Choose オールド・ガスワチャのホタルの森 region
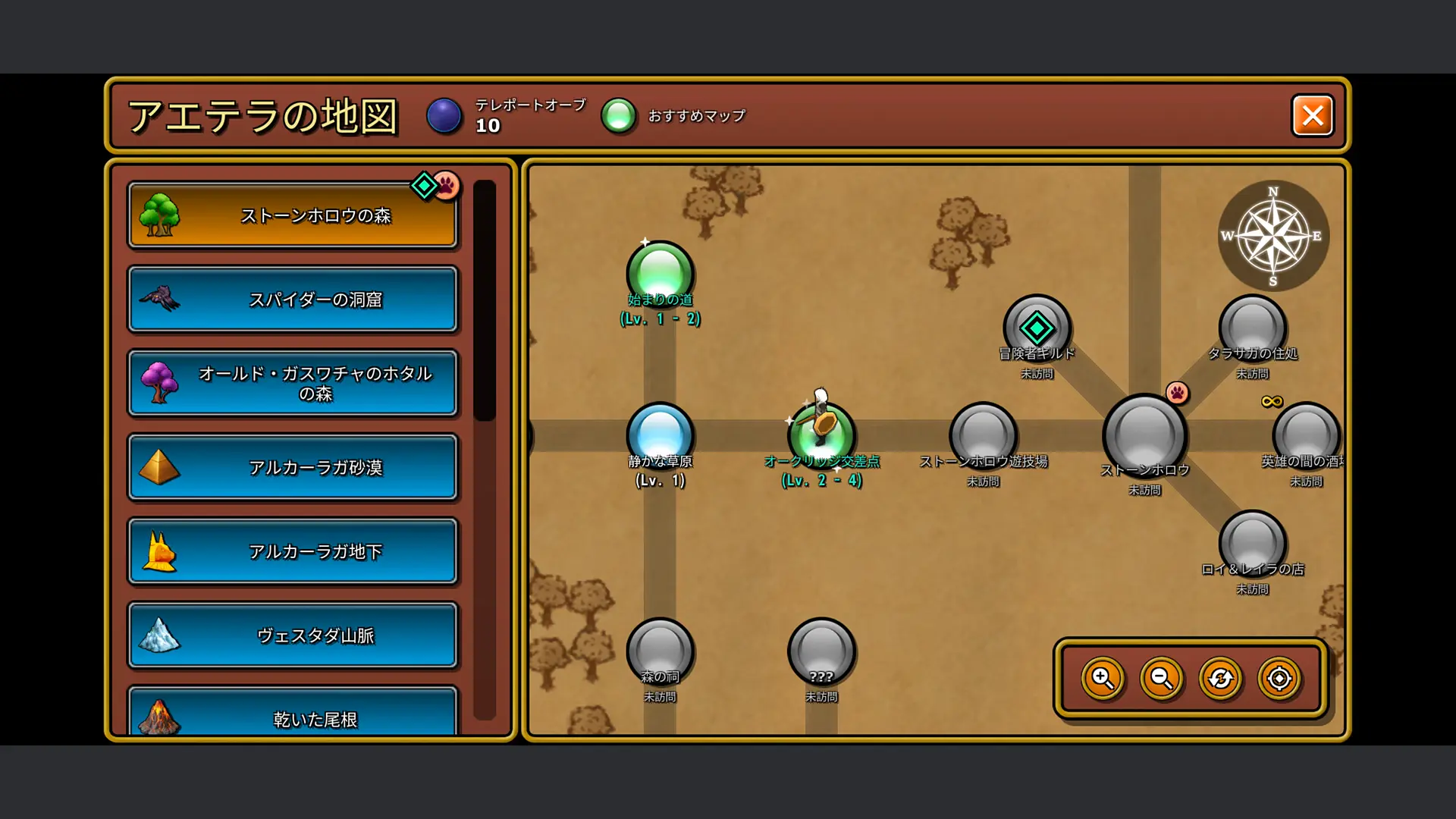 [x=293, y=383]
